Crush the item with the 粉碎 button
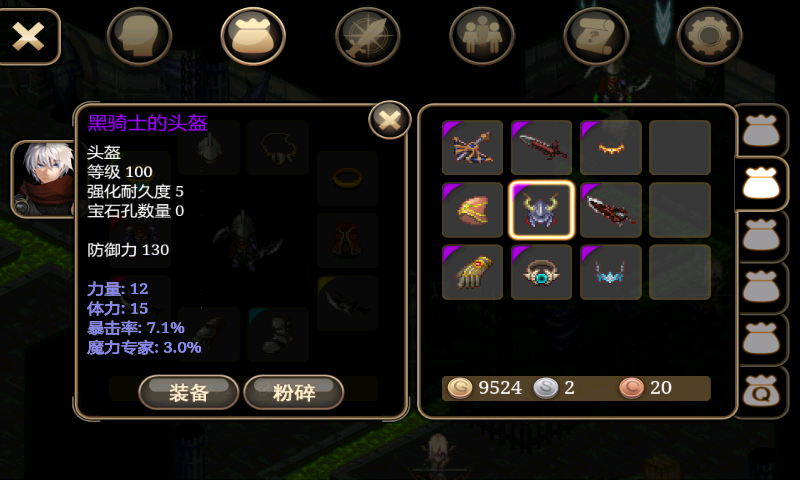This screenshot has height=480, width=800. [294, 392]
